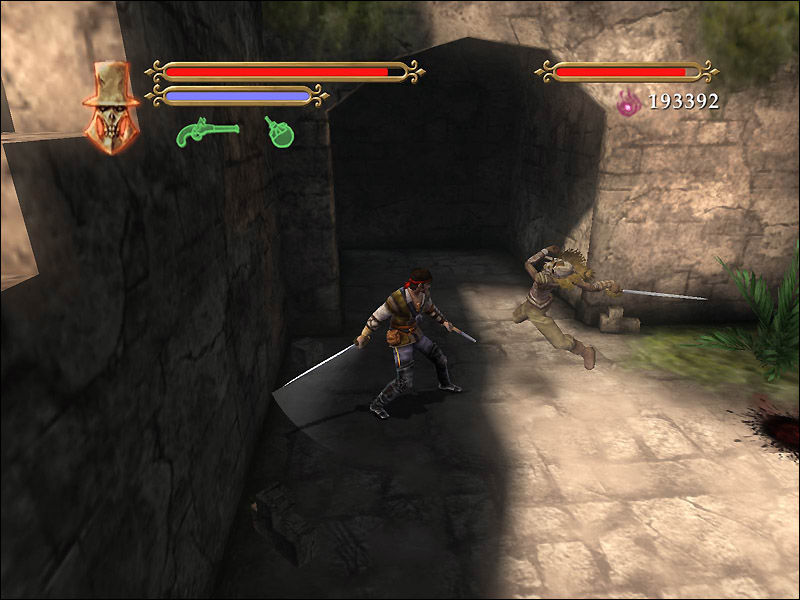Select the green grenade bomb icon
Image resolution: width=800 pixels, height=600 pixels.
pos(279,132)
